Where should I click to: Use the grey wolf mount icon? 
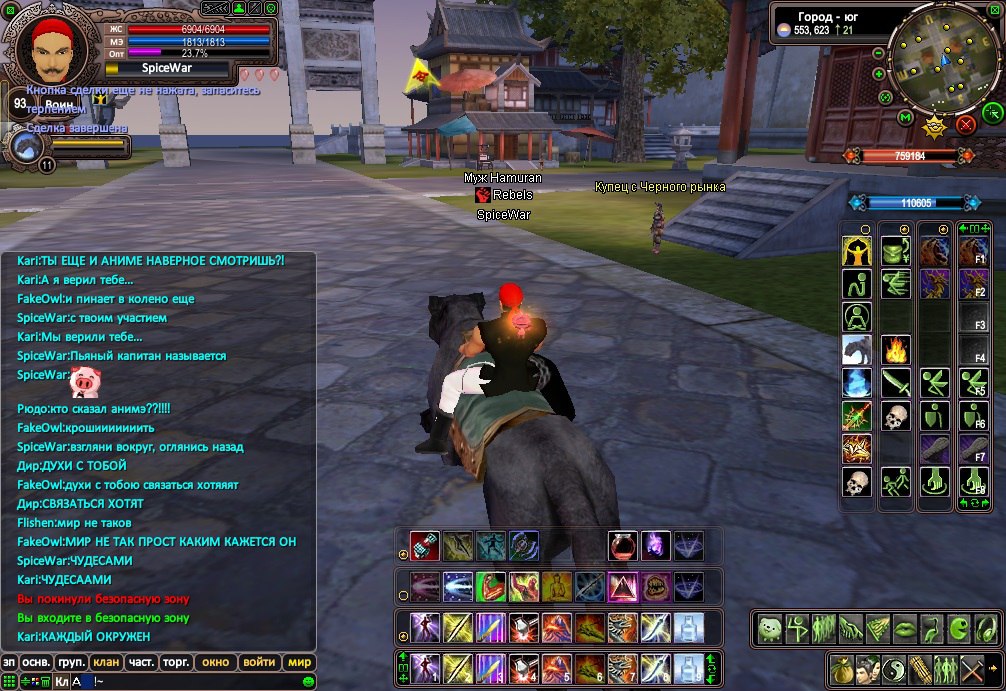pos(857,350)
